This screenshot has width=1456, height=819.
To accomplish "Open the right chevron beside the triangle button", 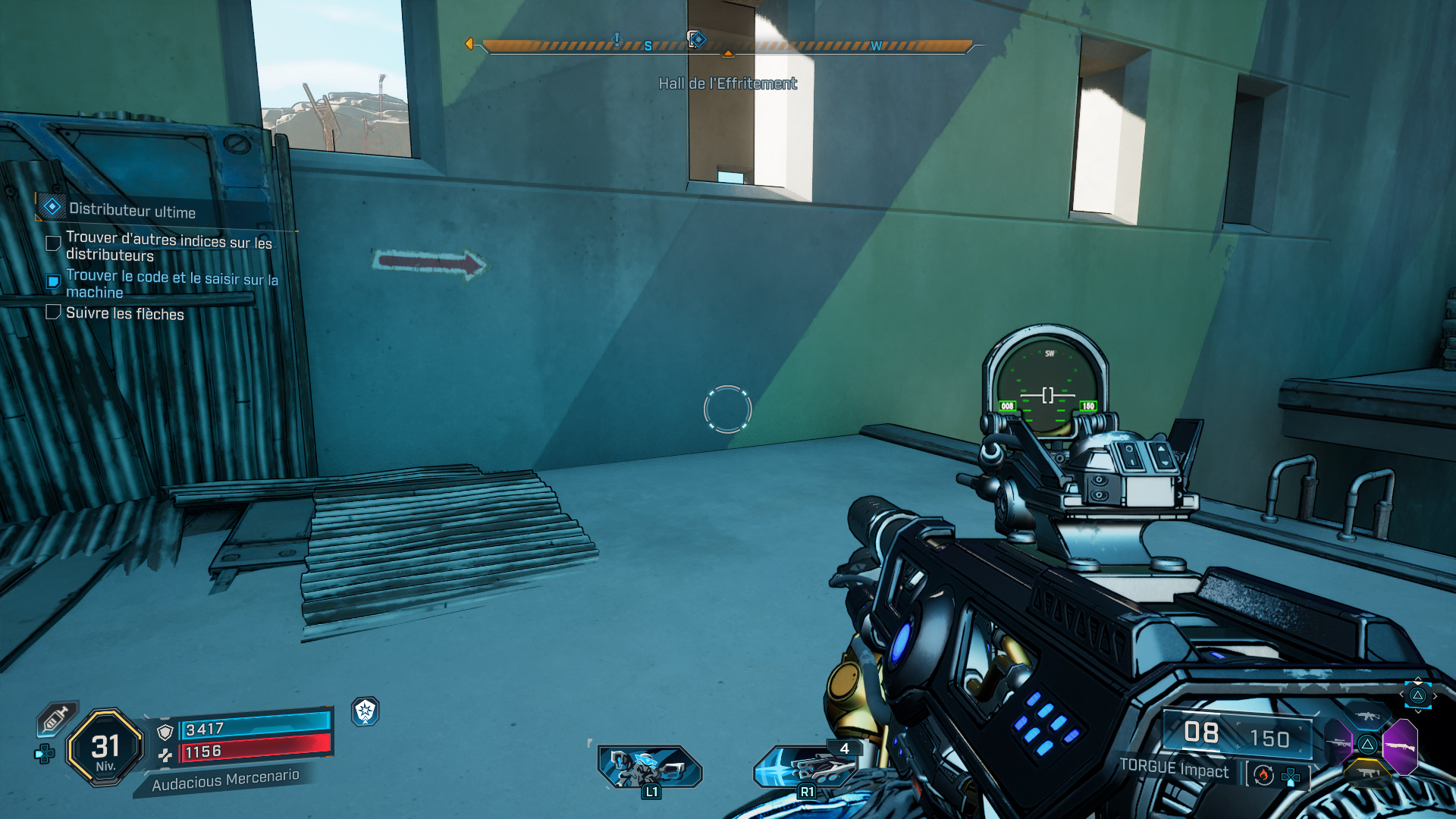I will (x=1436, y=696).
